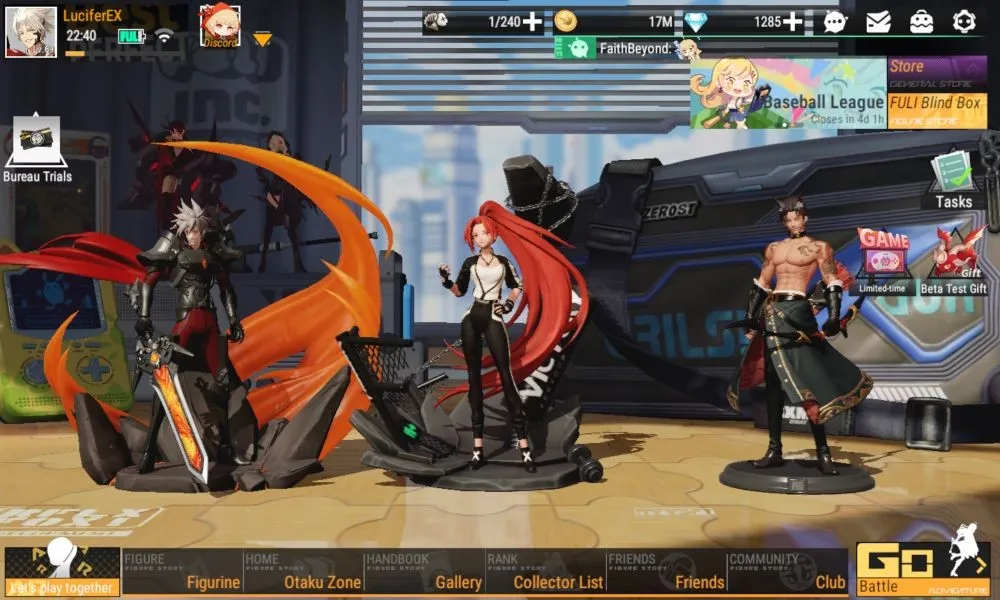This screenshot has height=600, width=1000.
Task: View the Baseball League event banner
Action: tap(788, 94)
